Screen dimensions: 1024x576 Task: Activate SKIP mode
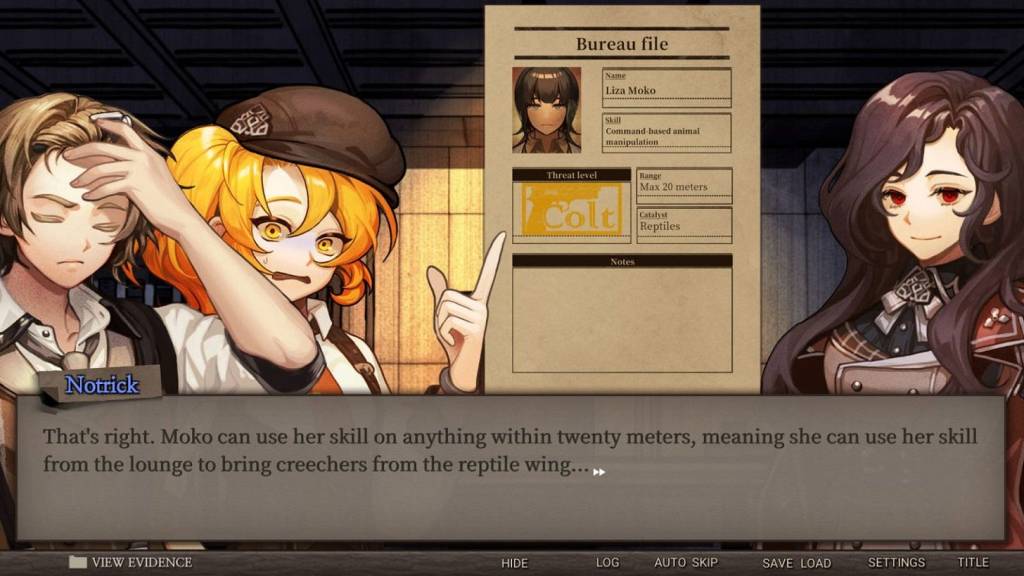[704, 563]
